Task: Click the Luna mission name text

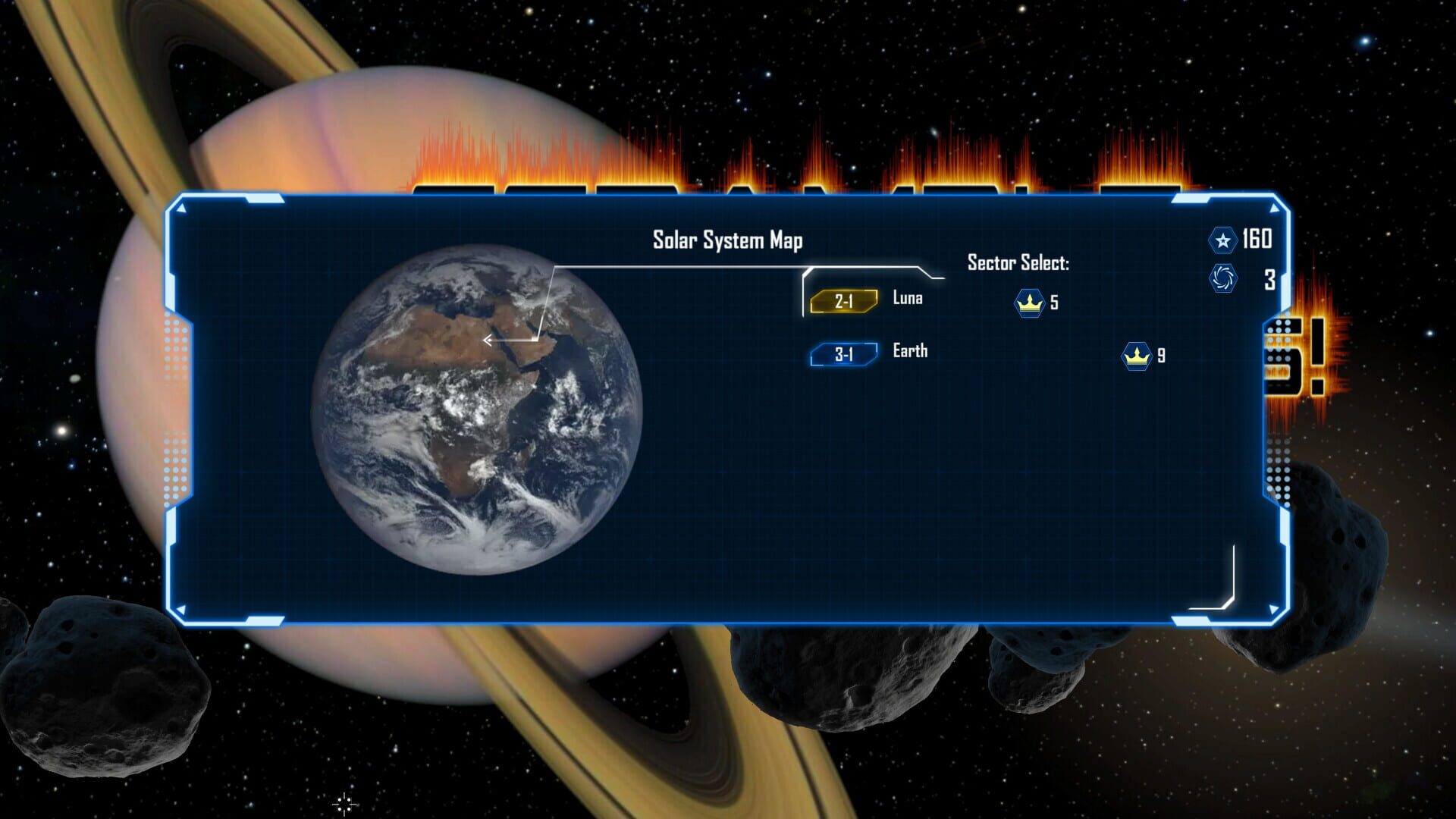Action: [907, 298]
